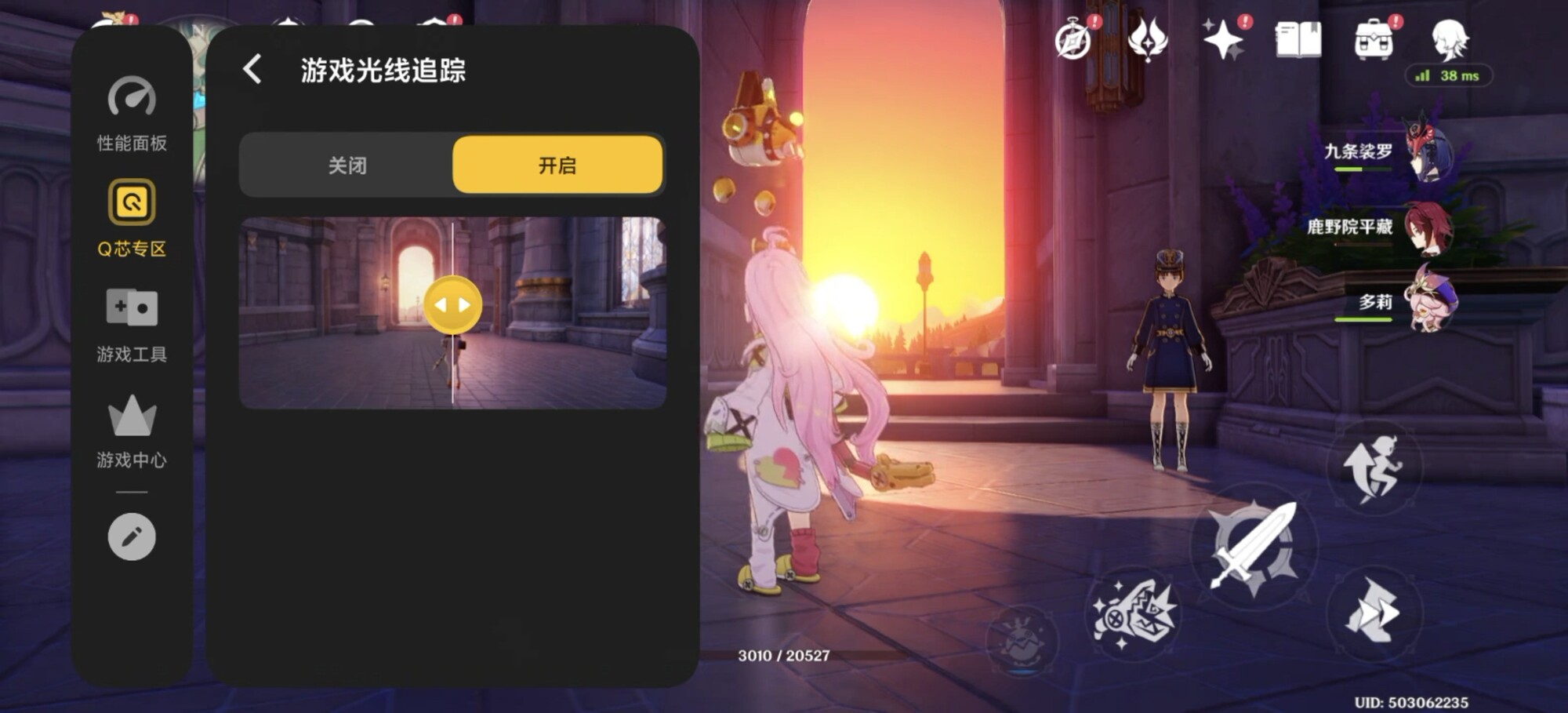Screen dimensions: 1568x713
Task: Disable ray tracing with the 关闭 option
Action: pyautogui.click(x=347, y=166)
